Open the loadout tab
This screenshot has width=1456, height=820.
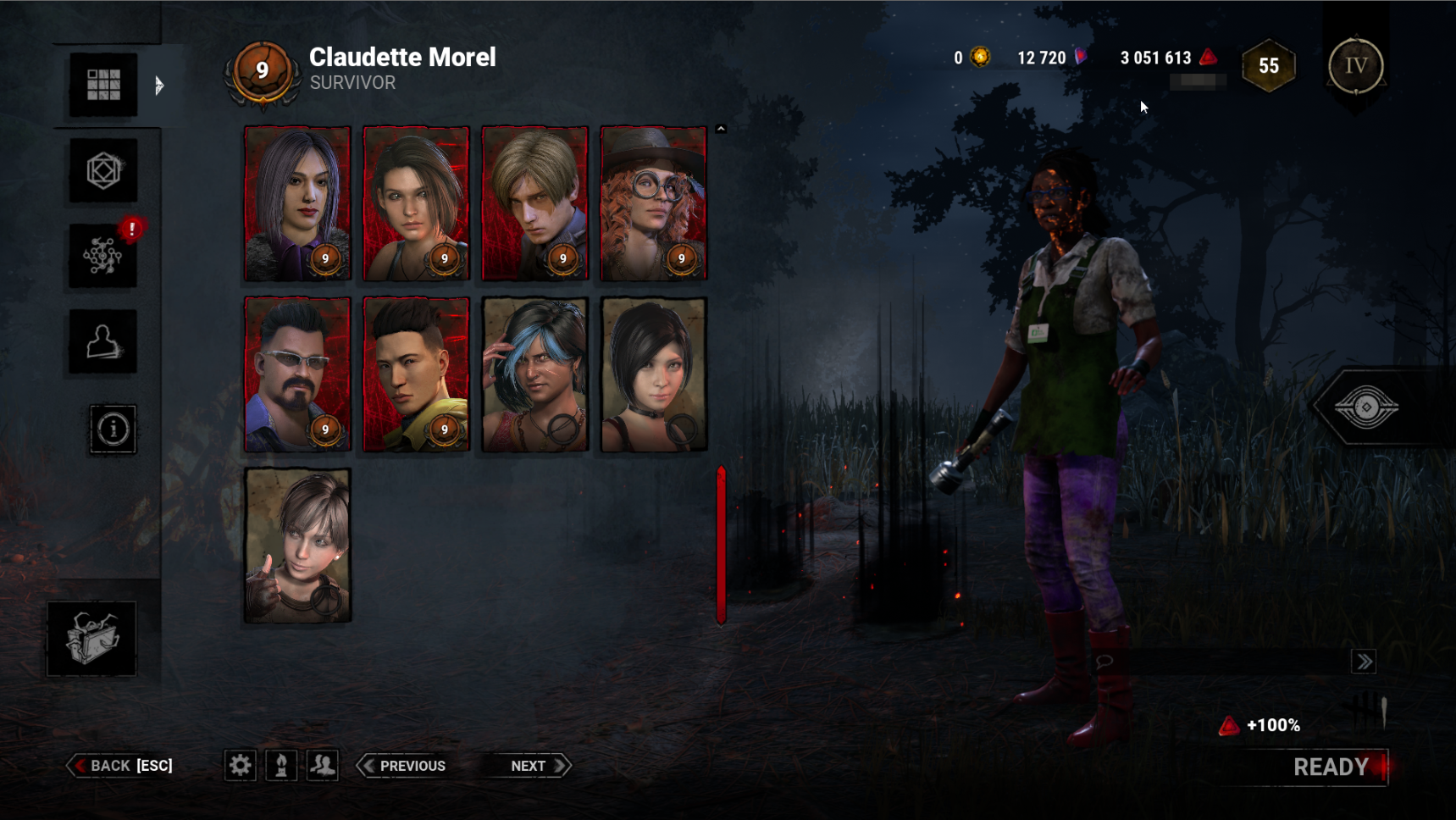(103, 170)
